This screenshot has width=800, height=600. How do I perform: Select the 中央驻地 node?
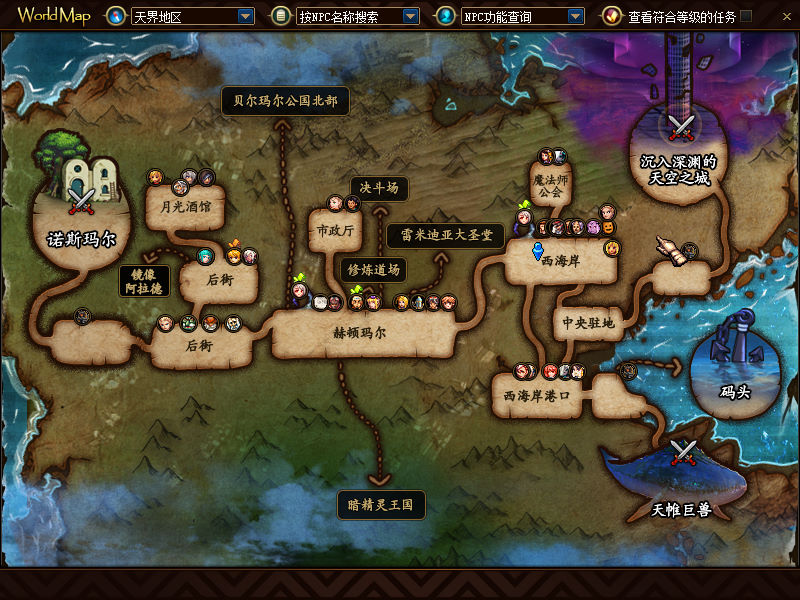[588, 323]
